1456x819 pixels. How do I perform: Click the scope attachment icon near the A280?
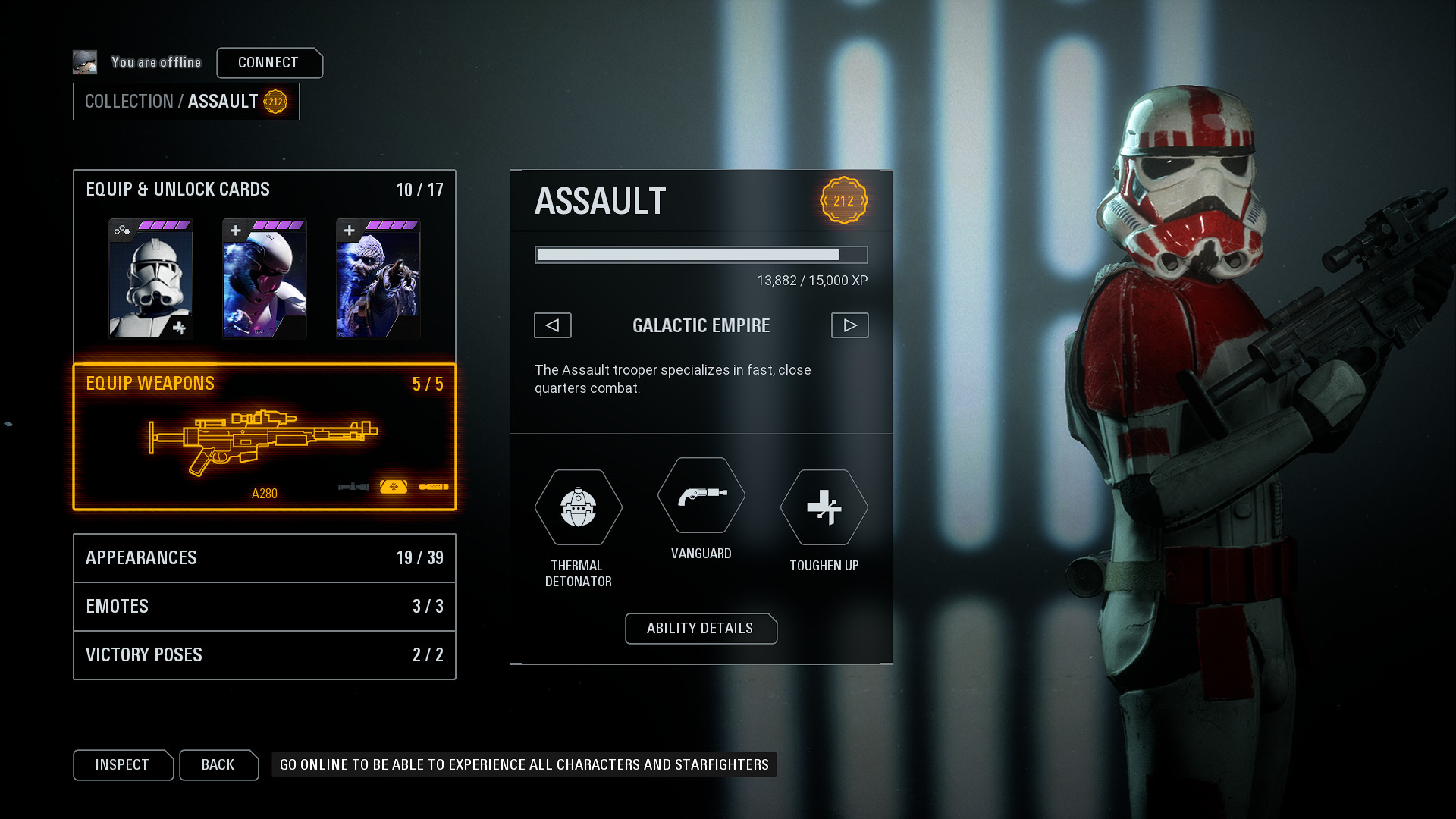(353, 487)
